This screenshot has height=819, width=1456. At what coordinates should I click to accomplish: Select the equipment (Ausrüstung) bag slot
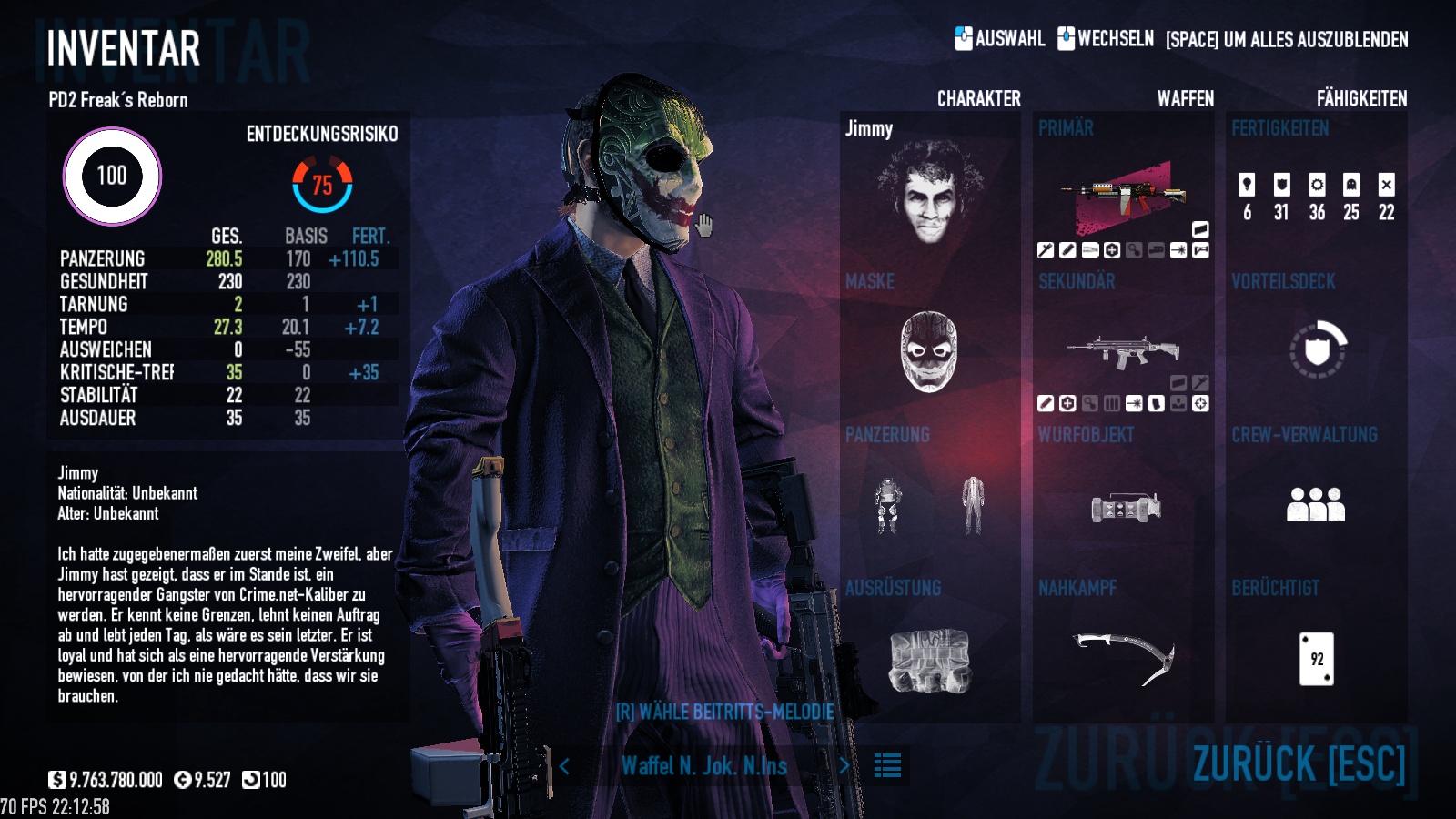tap(929, 660)
